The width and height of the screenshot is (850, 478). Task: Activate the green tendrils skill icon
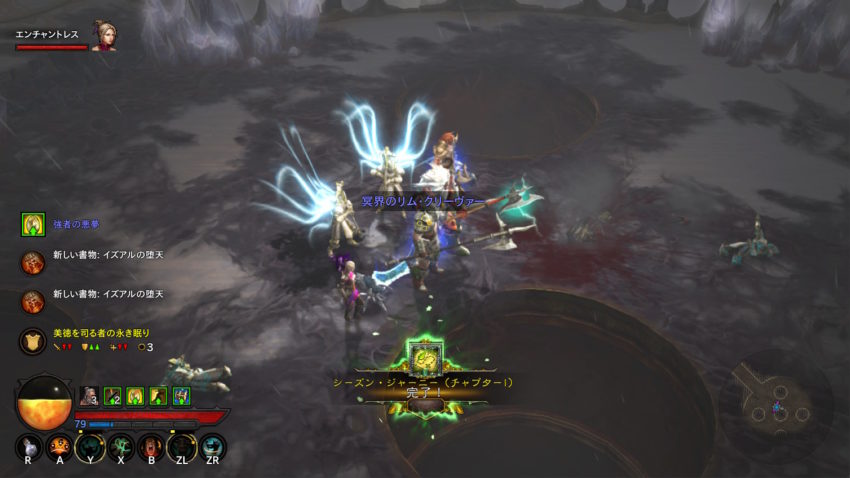click(120, 446)
